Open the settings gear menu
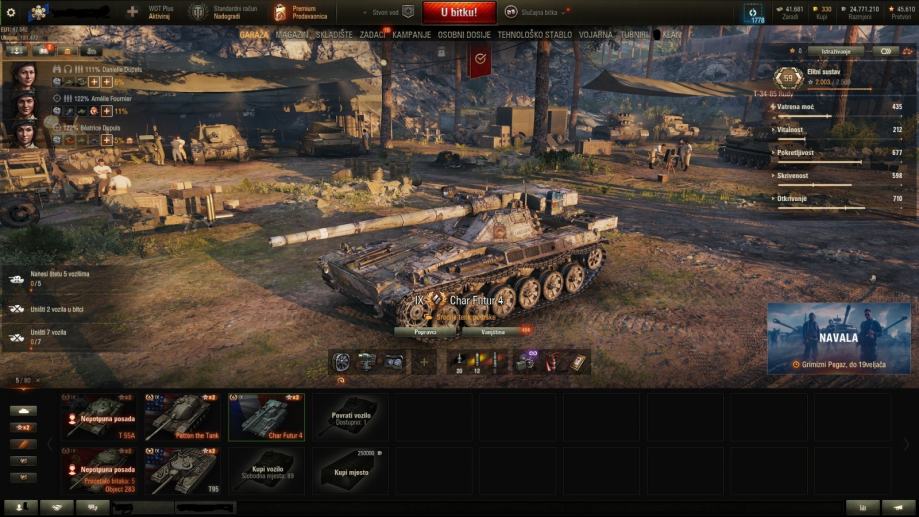The height and width of the screenshot is (517, 919). [x=11, y=12]
